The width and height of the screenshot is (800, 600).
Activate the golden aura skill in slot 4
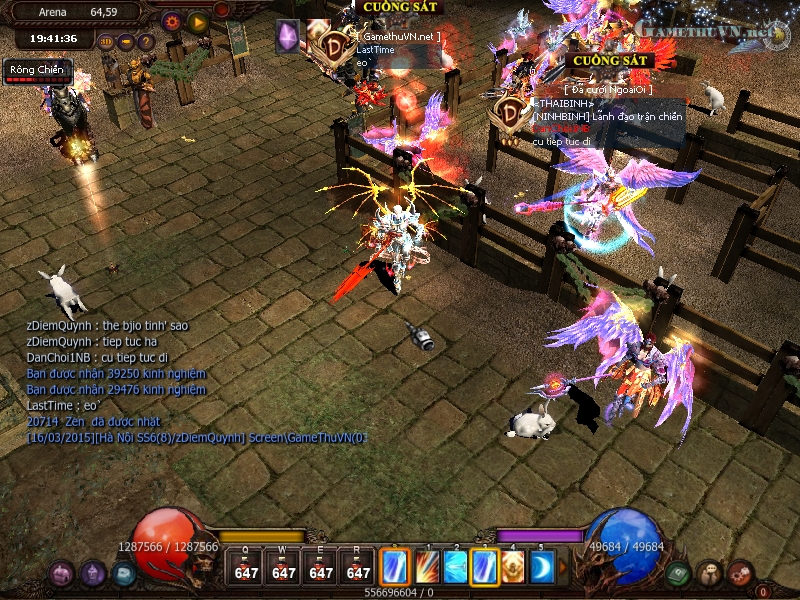point(514,567)
